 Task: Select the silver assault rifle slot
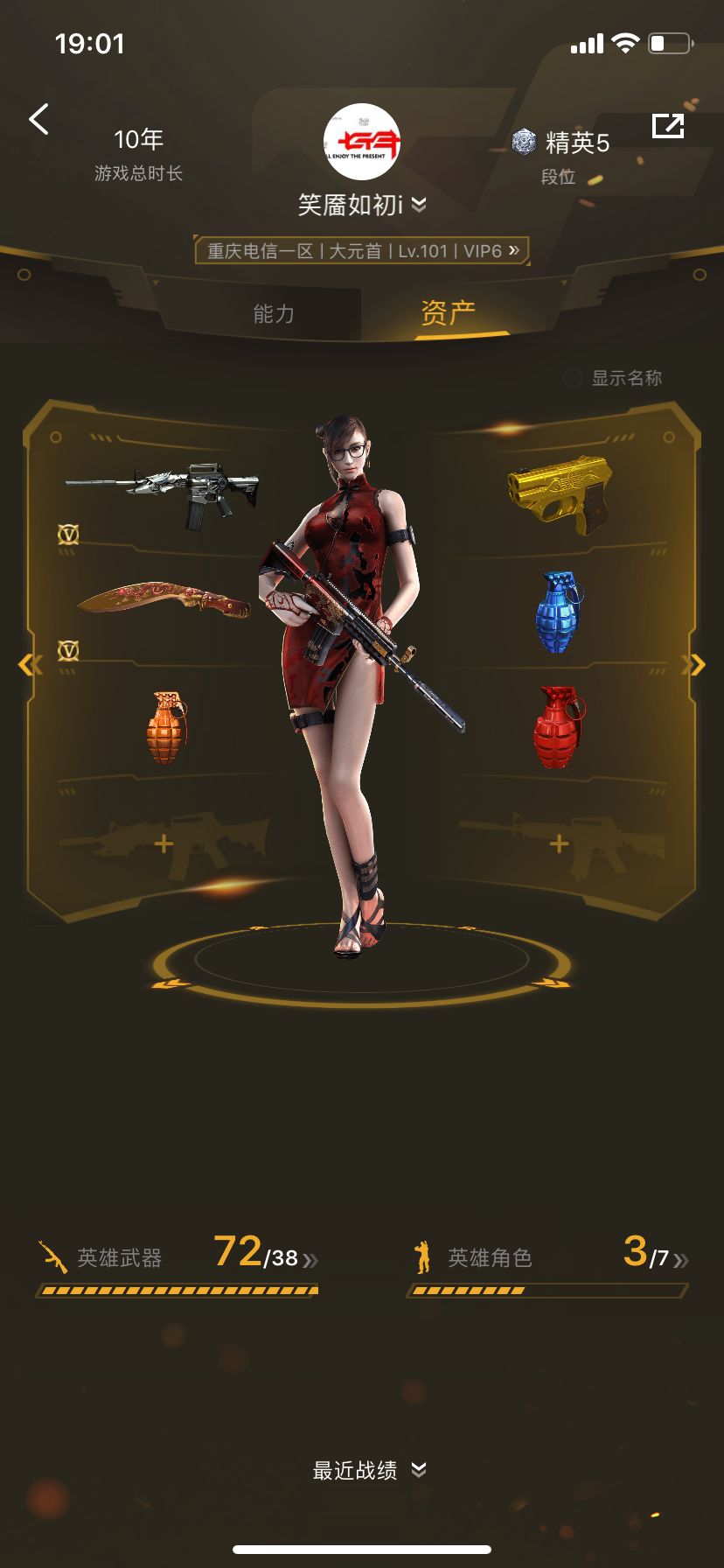(x=163, y=493)
